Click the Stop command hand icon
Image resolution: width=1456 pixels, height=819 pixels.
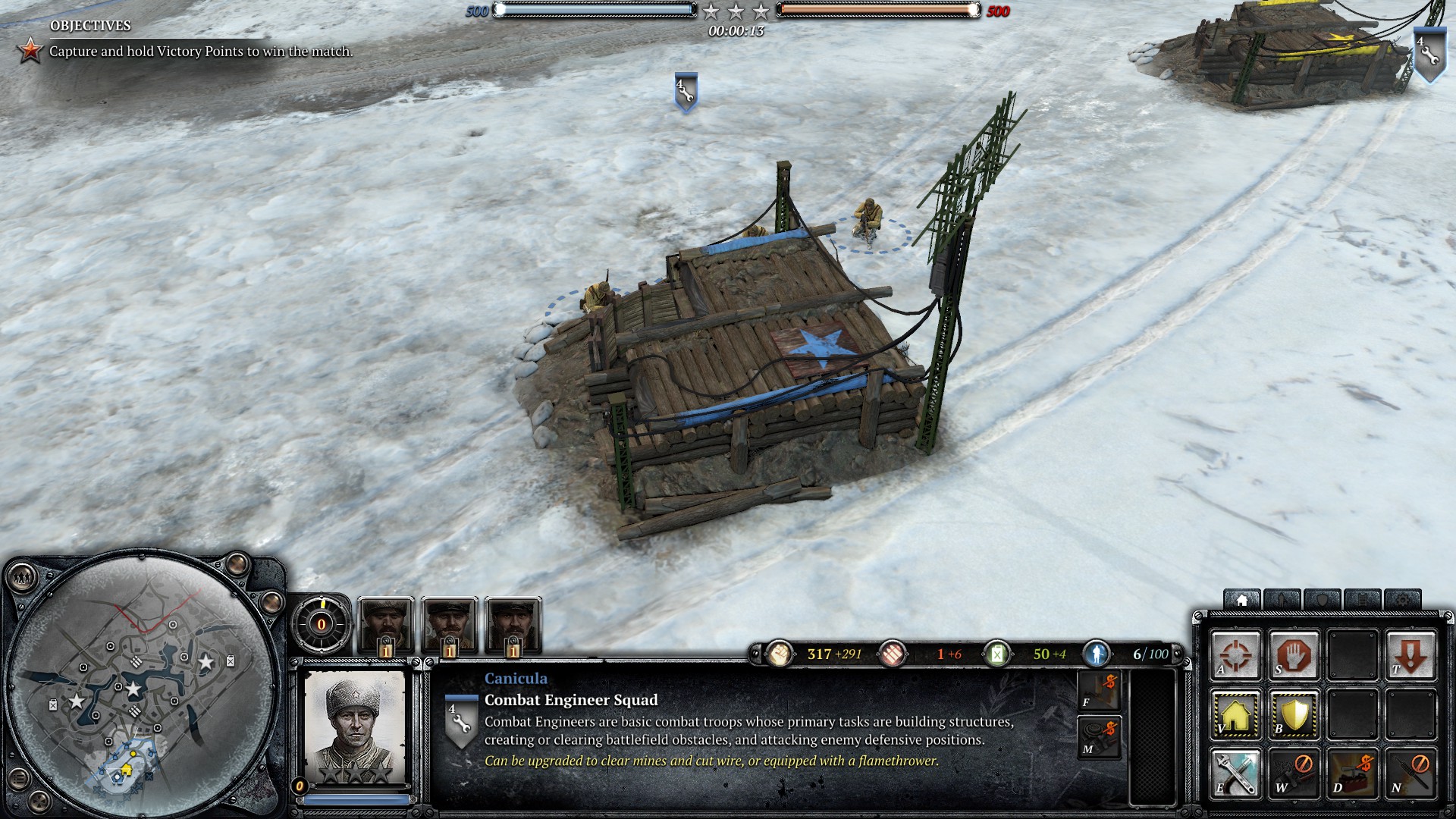click(1294, 654)
